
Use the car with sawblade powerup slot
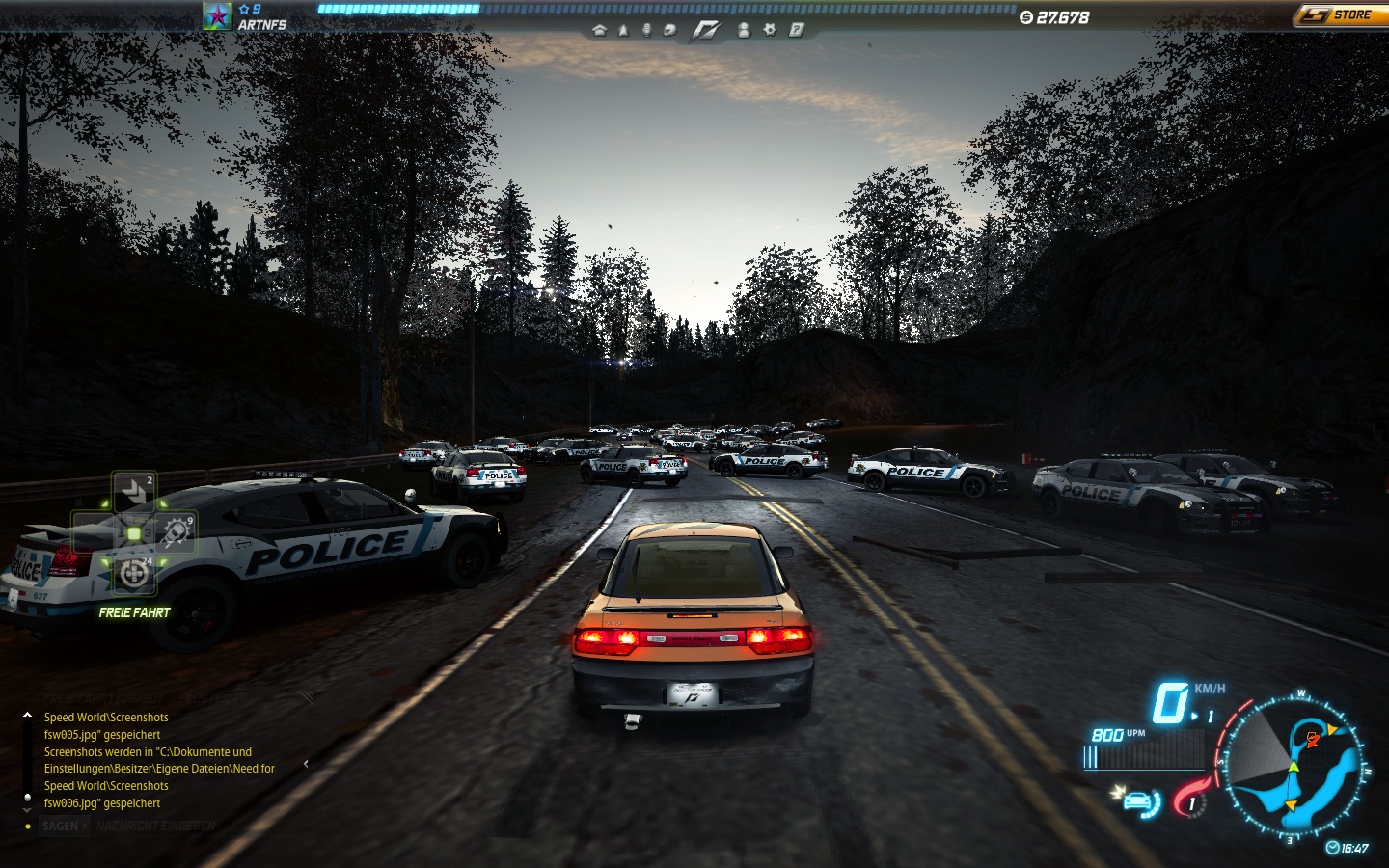click(x=176, y=532)
